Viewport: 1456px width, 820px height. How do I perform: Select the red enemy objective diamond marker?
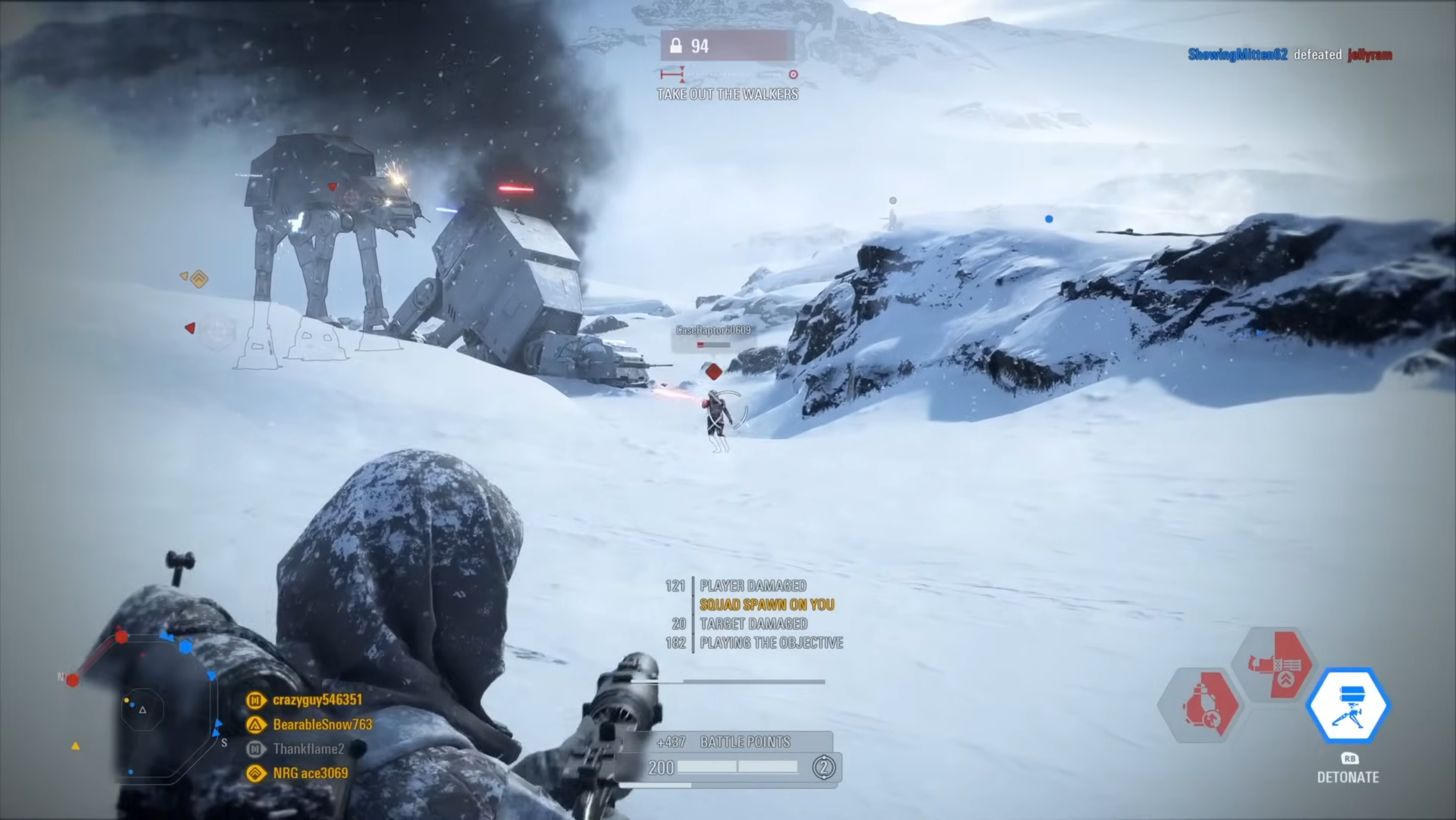(713, 371)
